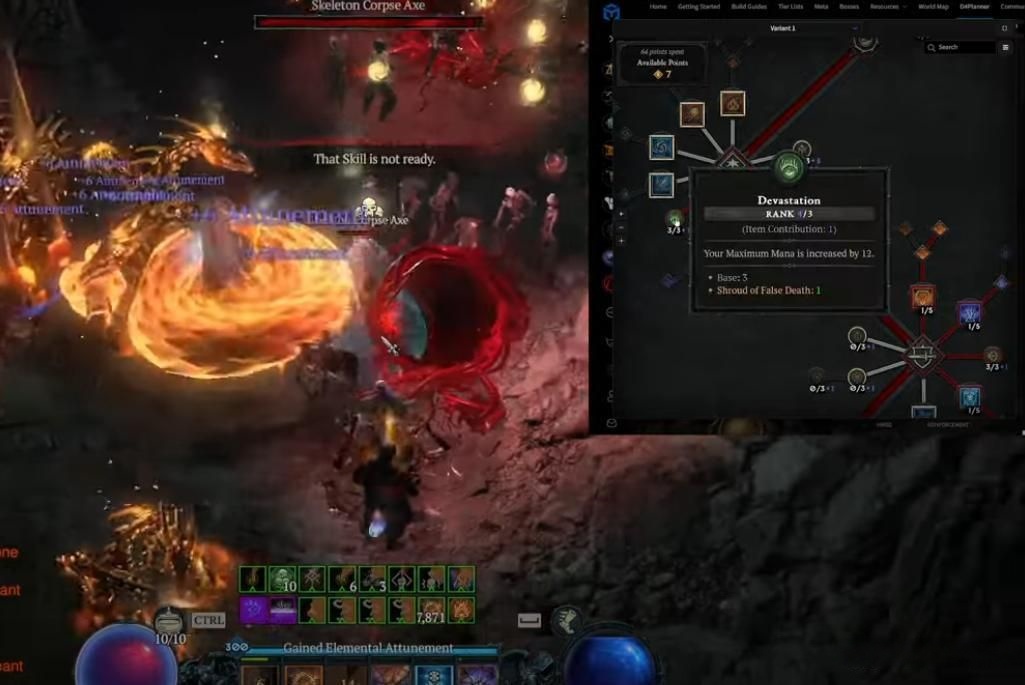Click the healing potion flask icon

click(x=169, y=621)
